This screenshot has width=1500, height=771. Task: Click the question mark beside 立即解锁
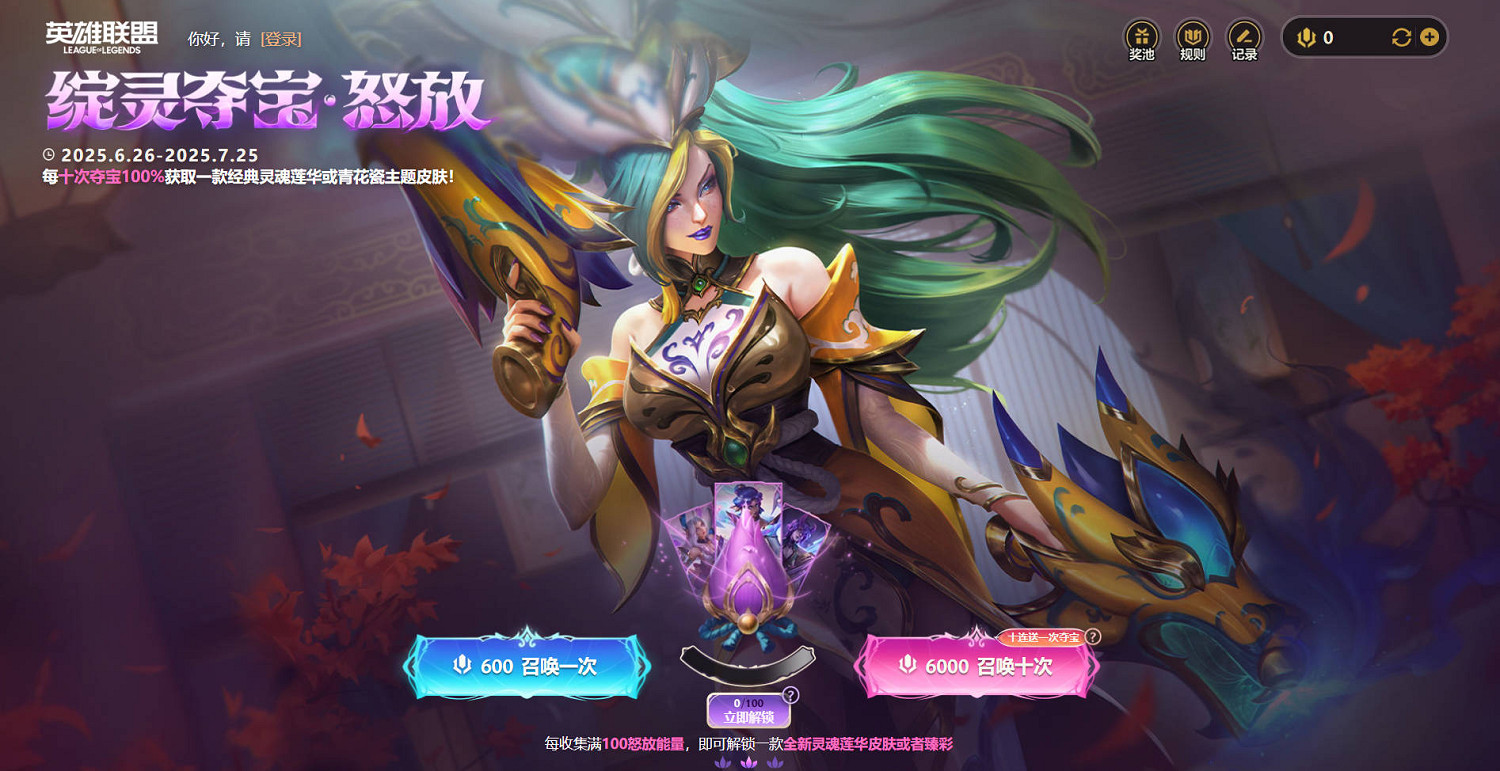[790, 697]
